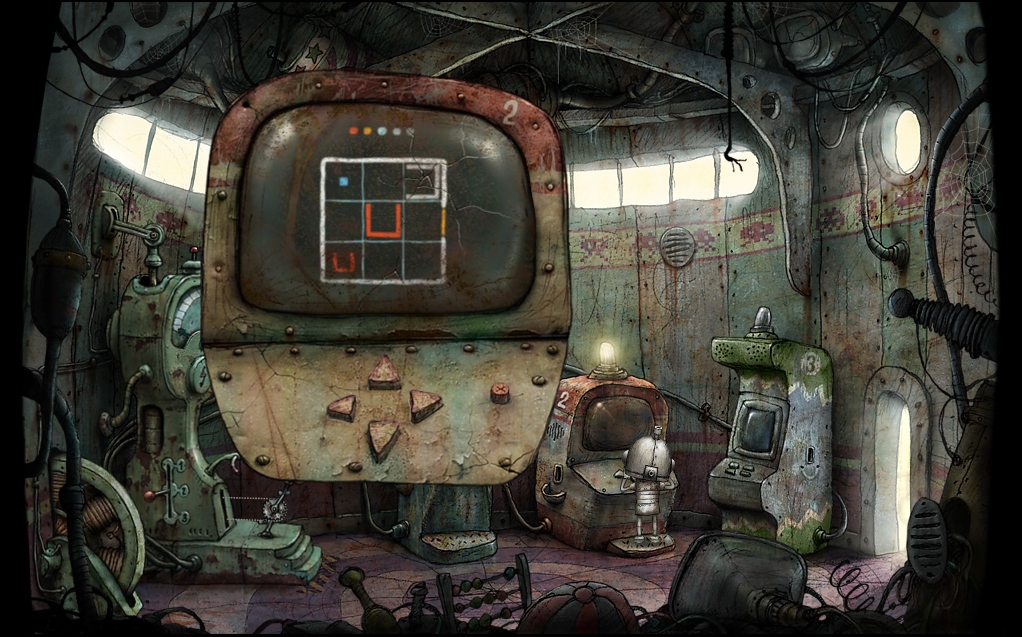This screenshot has width=1022, height=637.
Task: Close the puzzle with the red X button
Action: tap(500, 393)
